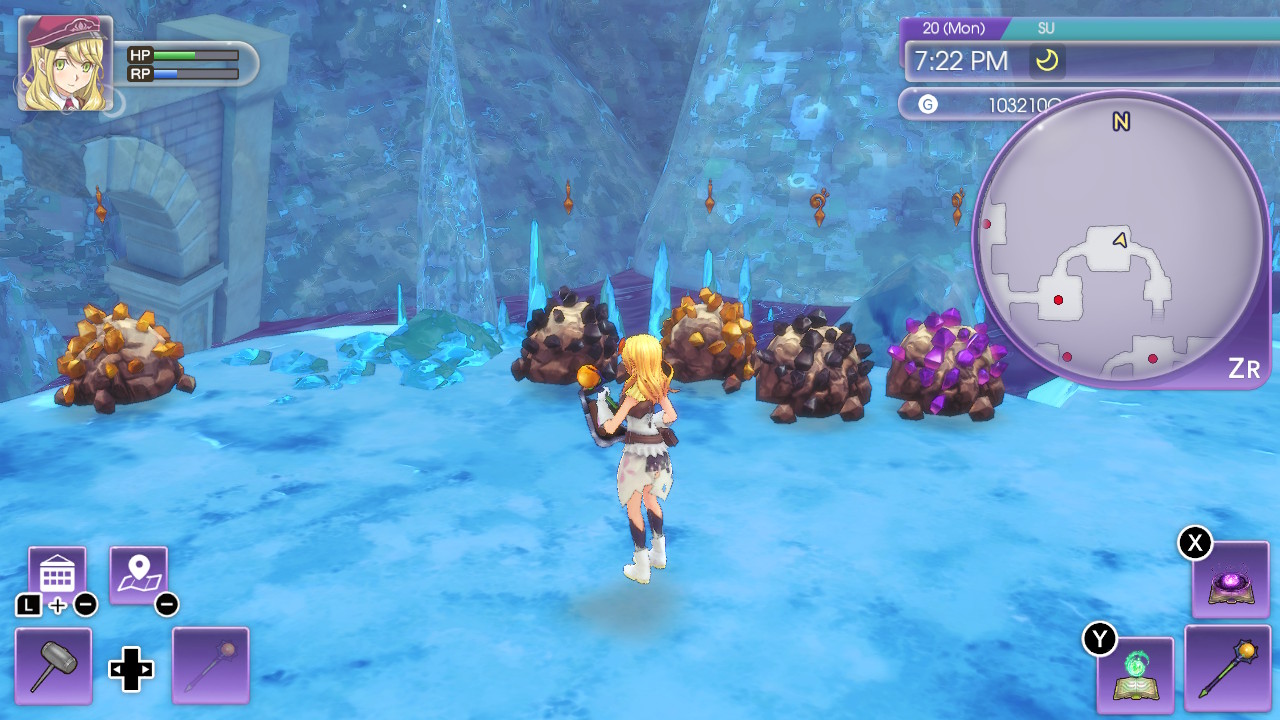Select the SU season tab
This screenshot has height=720, width=1280.
pyautogui.click(x=1046, y=28)
